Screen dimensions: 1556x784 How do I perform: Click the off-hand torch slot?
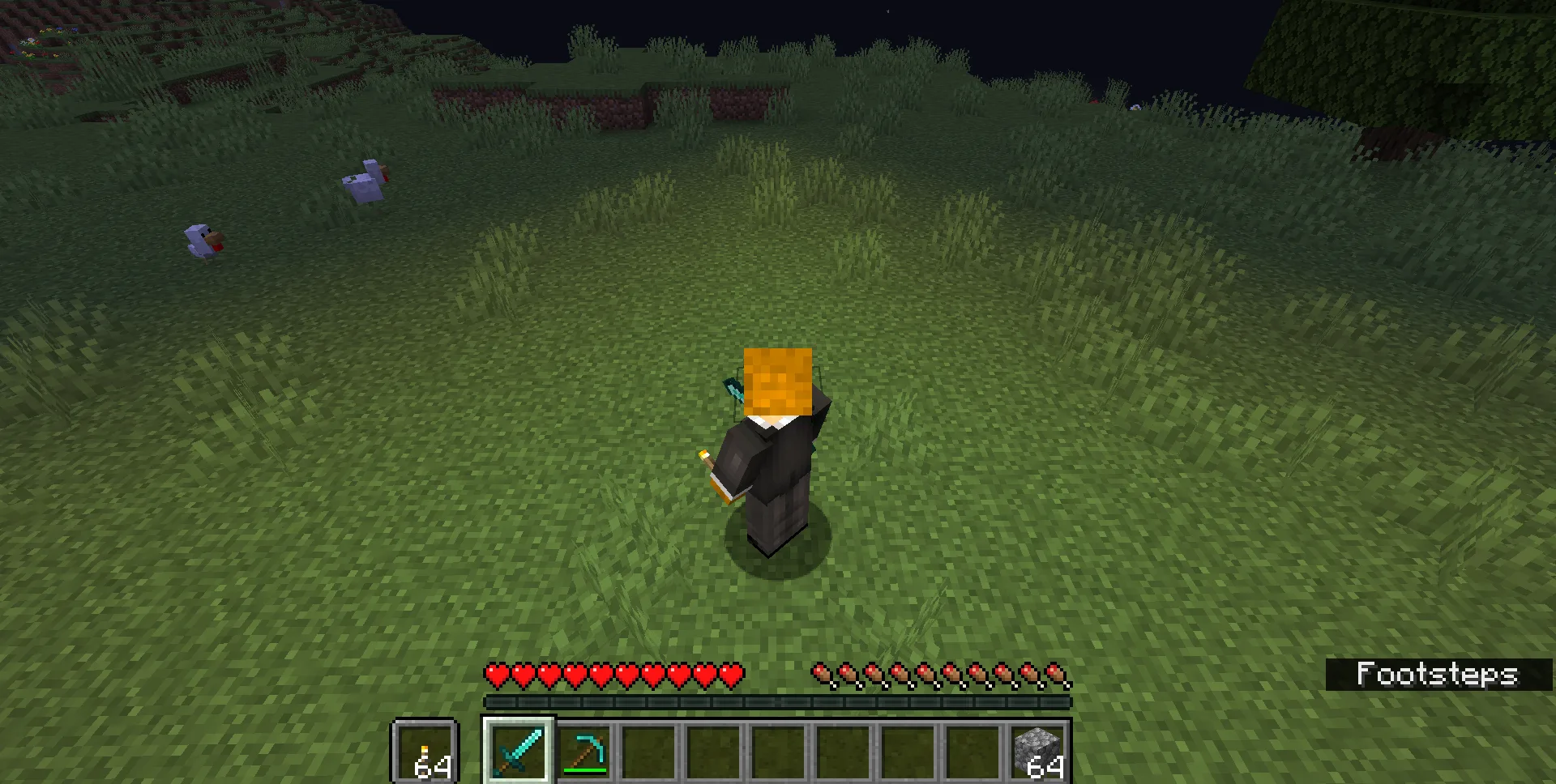(x=425, y=752)
